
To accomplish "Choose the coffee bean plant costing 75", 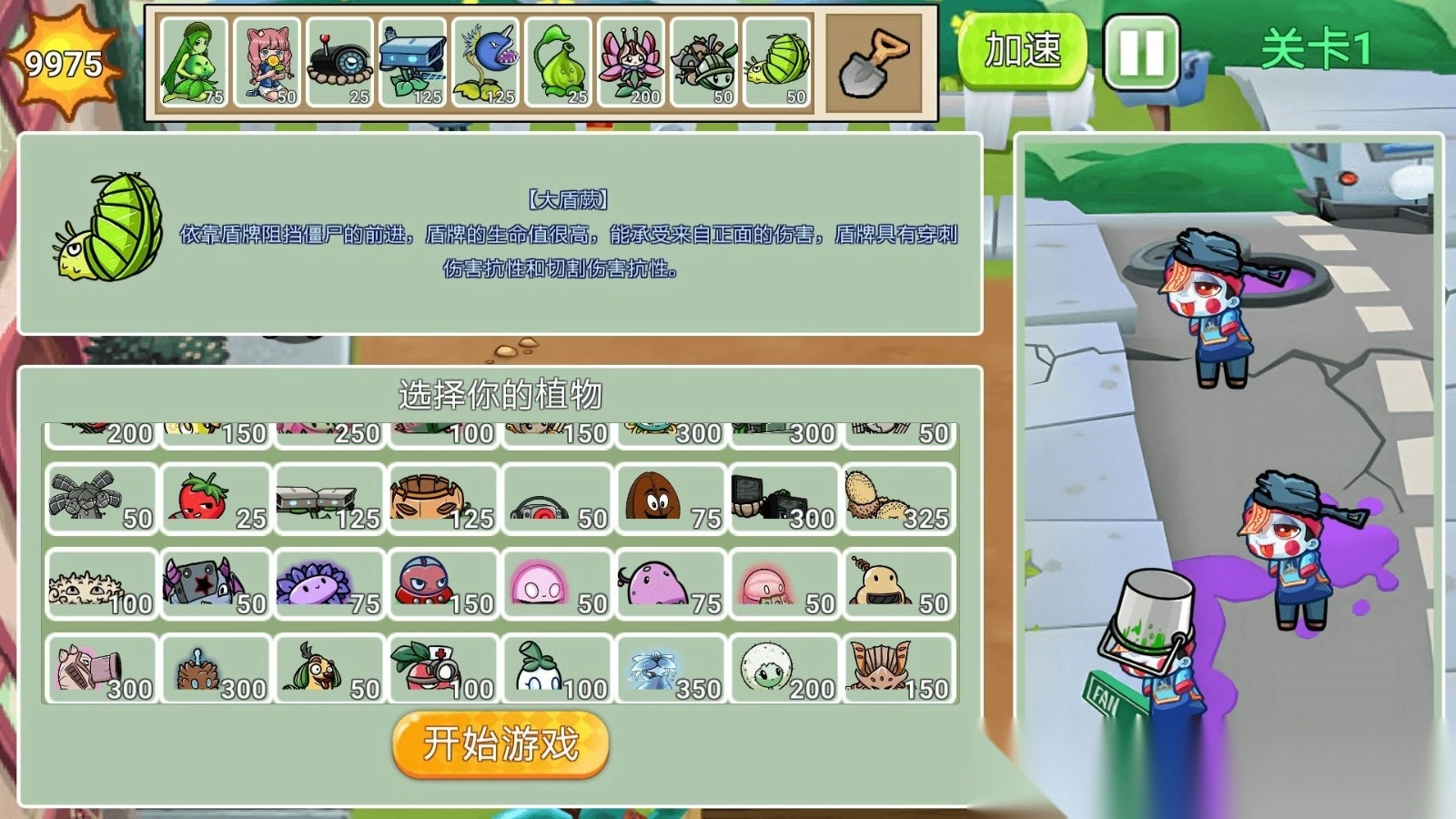I will point(669,496).
